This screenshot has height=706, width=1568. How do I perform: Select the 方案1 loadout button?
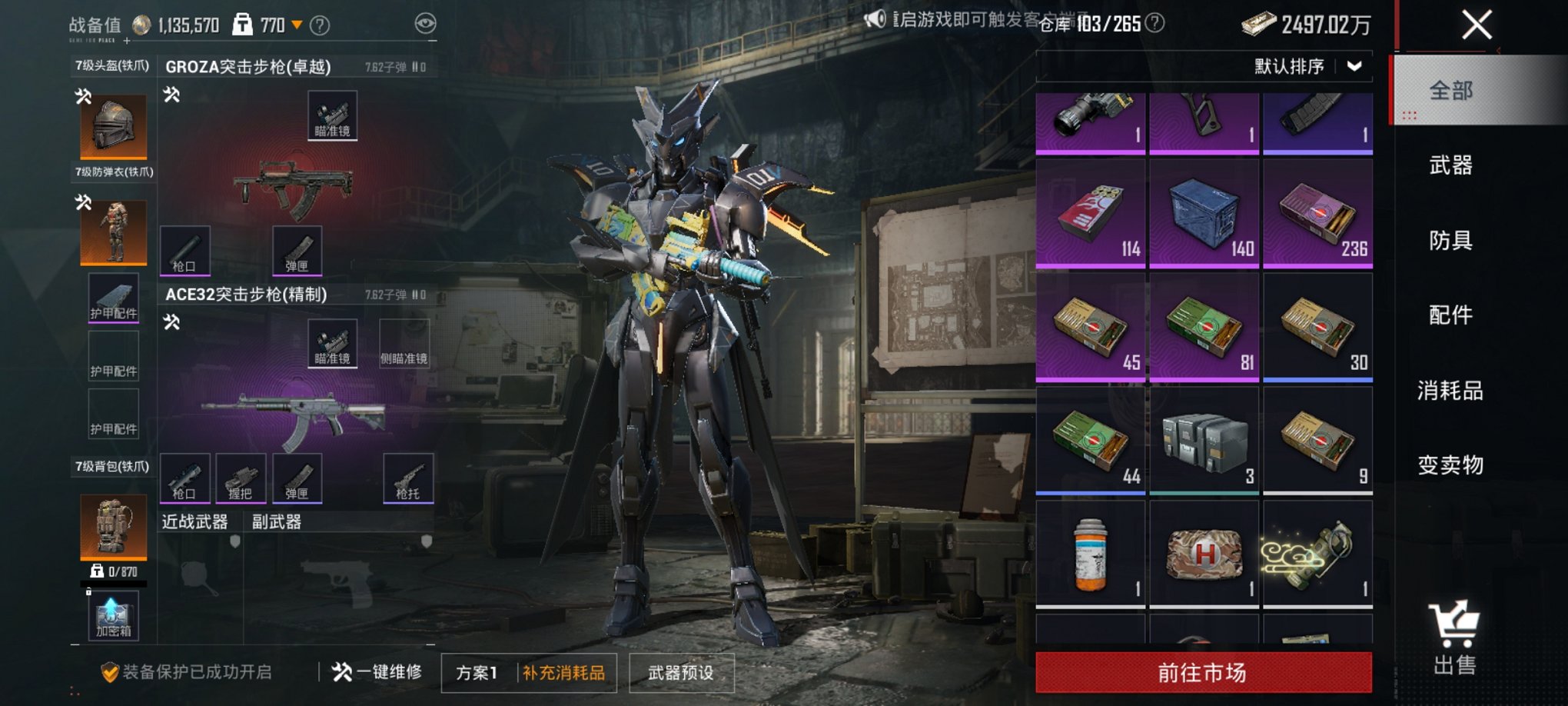tap(477, 673)
